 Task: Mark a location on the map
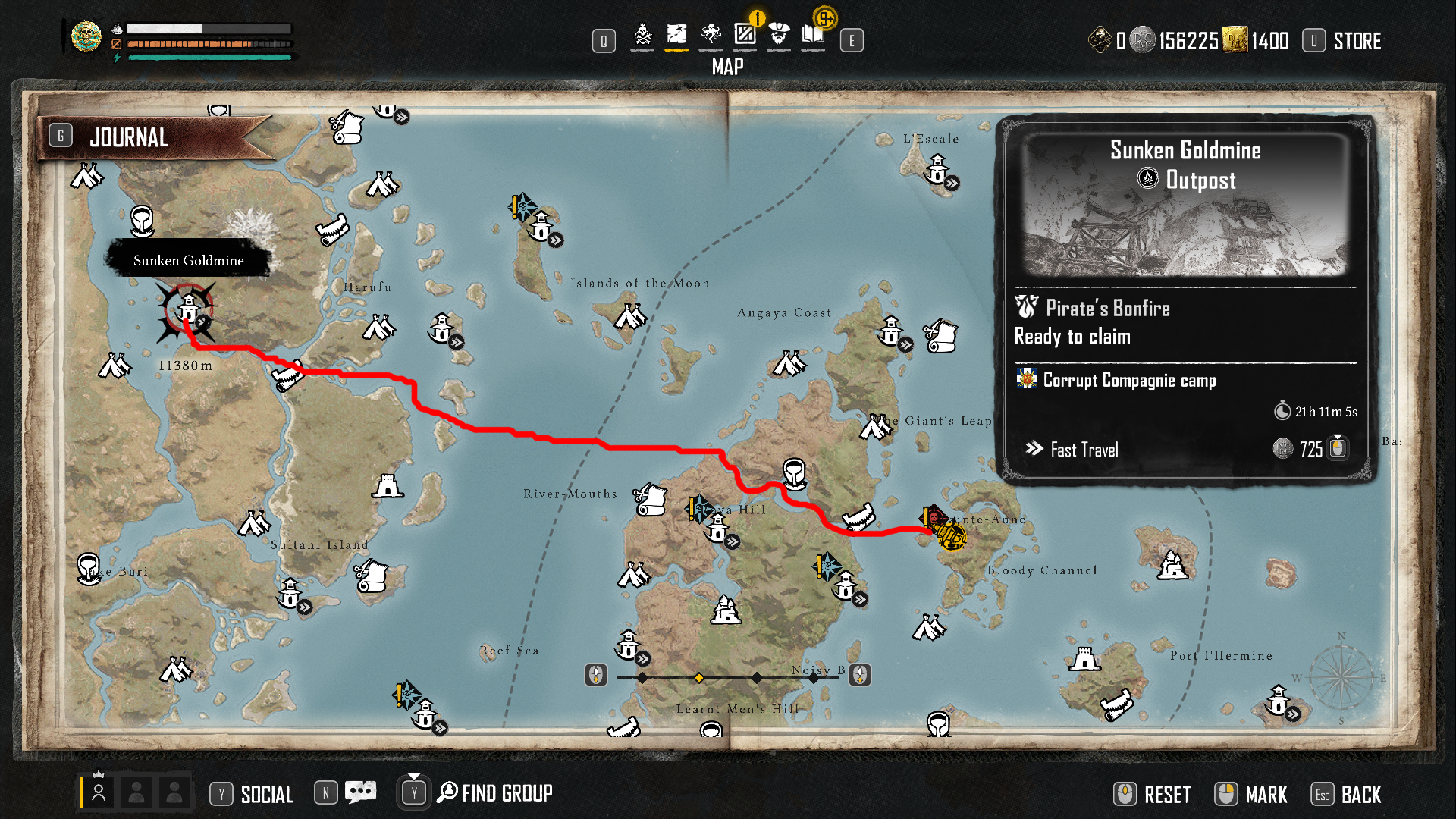(x=1266, y=794)
